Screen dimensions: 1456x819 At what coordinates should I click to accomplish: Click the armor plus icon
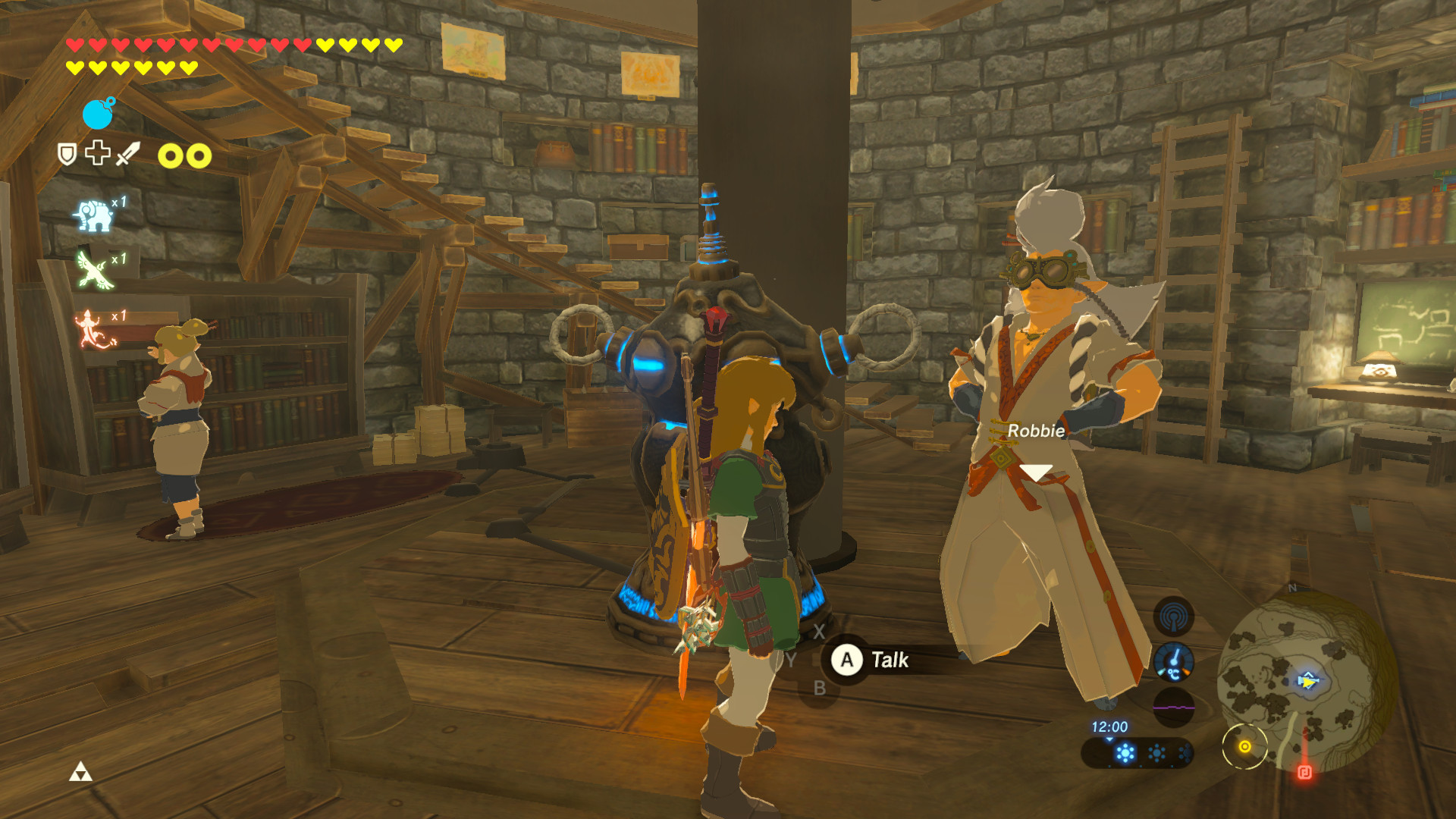[x=98, y=151]
